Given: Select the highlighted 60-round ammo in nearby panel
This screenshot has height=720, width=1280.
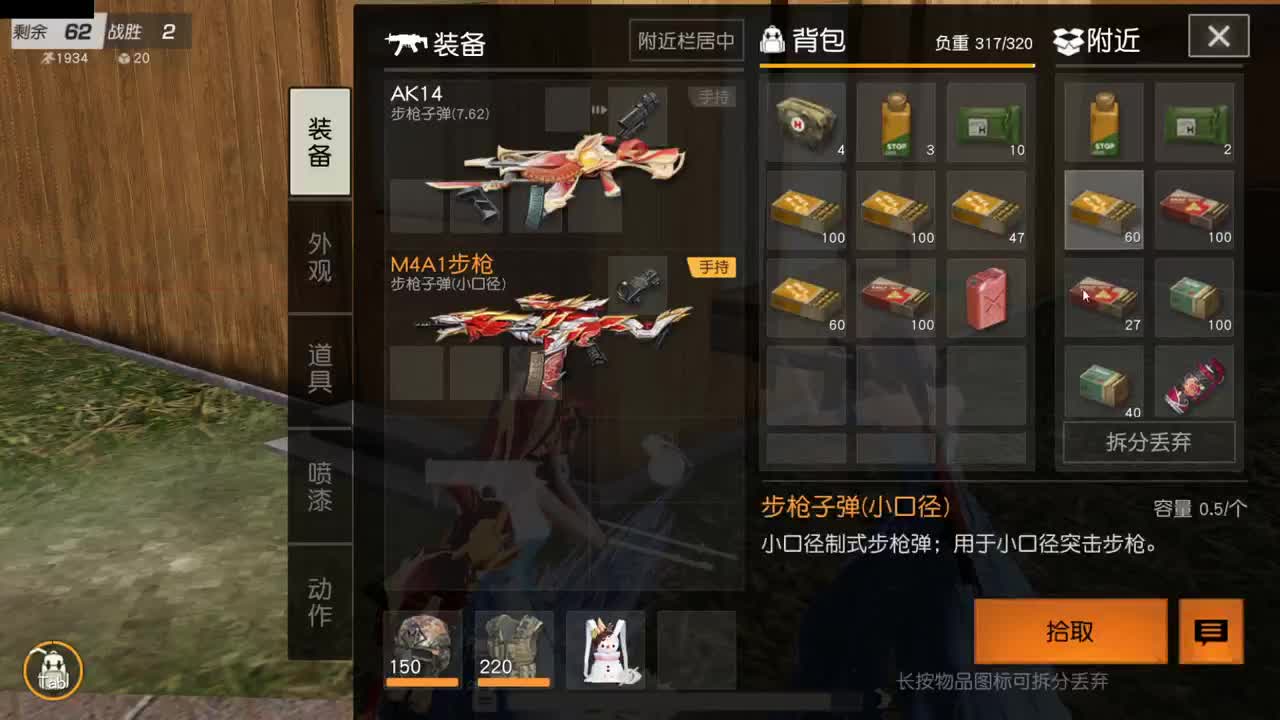Looking at the screenshot, I should pos(1102,210).
